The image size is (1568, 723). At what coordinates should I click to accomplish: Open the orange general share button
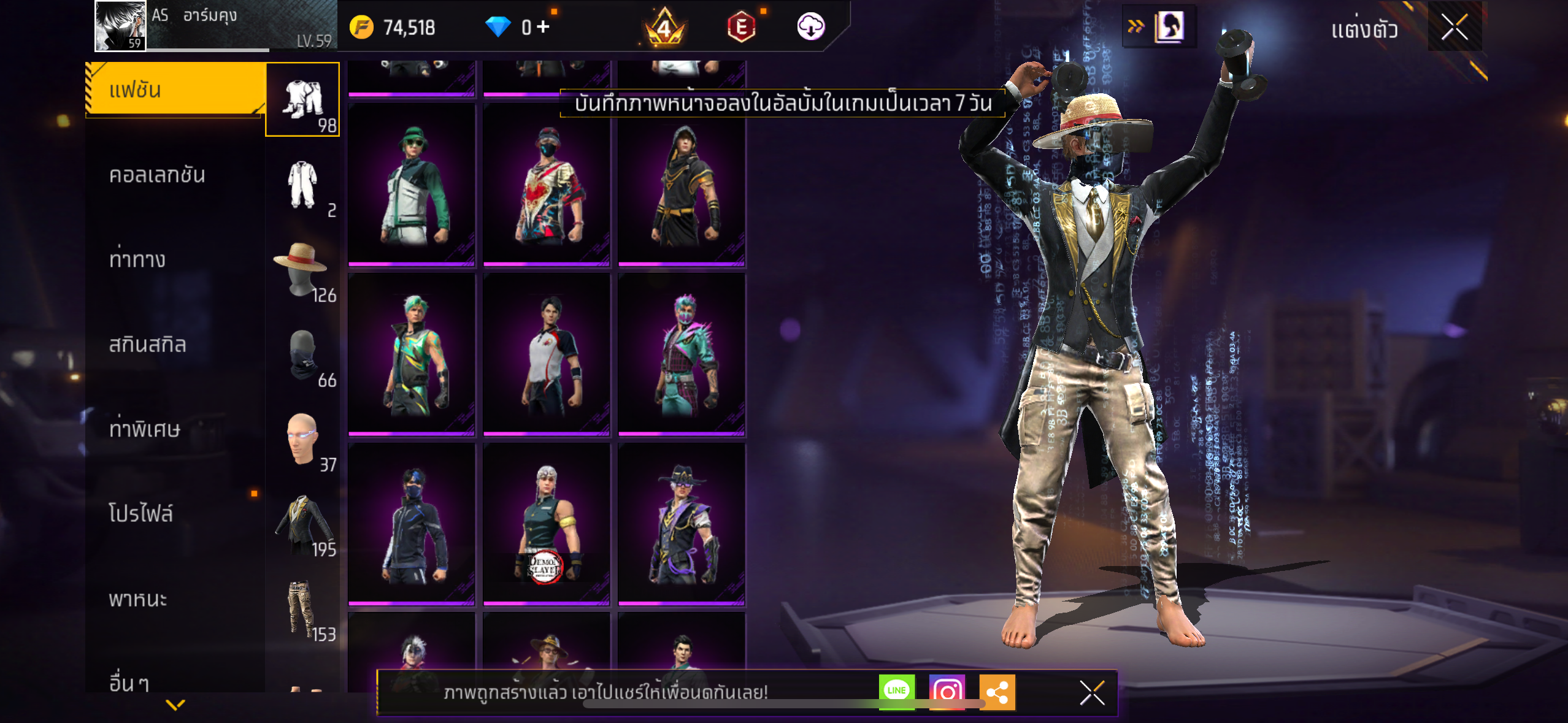click(997, 692)
